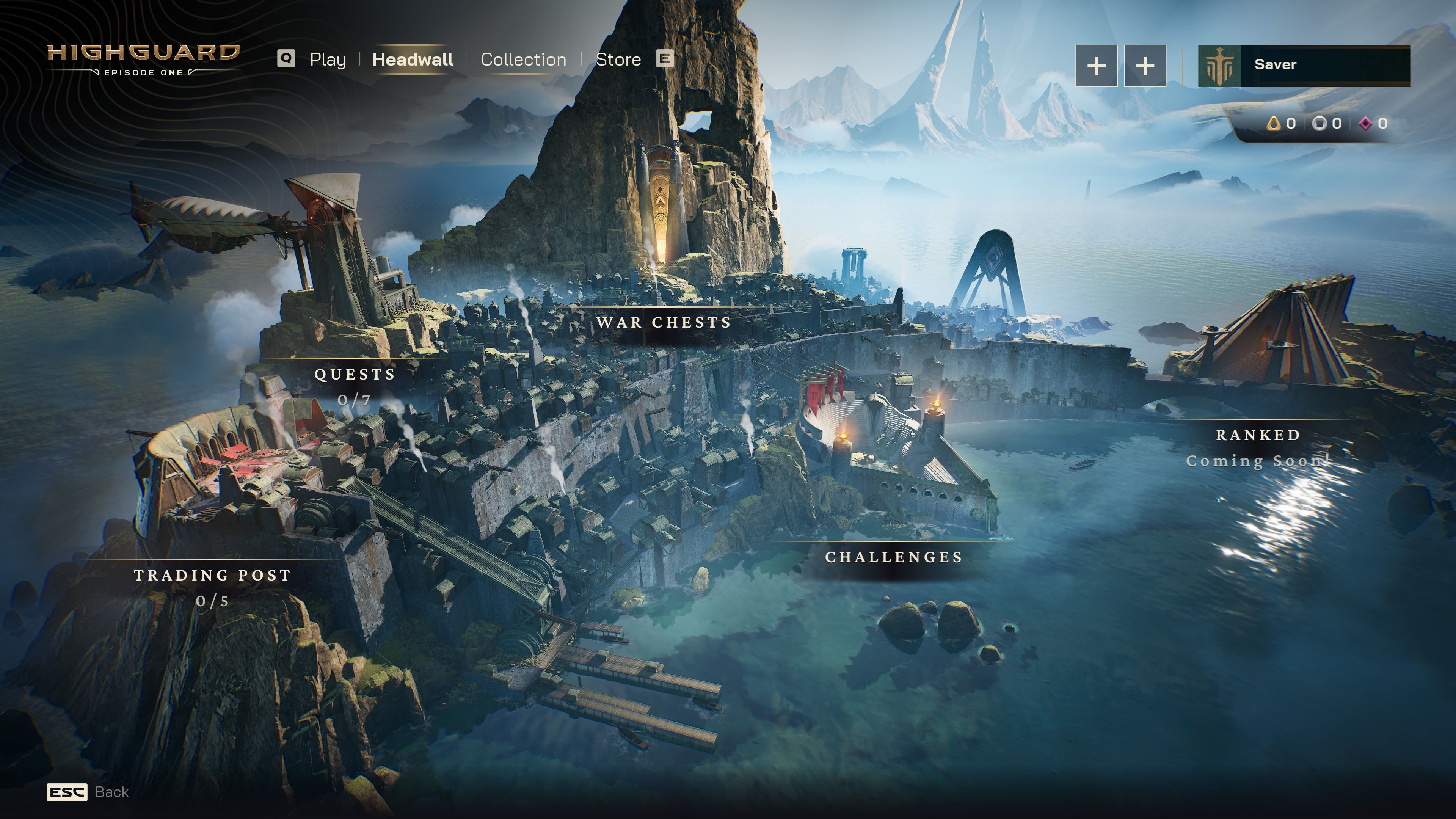Open the Collection tab

click(523, 60)
